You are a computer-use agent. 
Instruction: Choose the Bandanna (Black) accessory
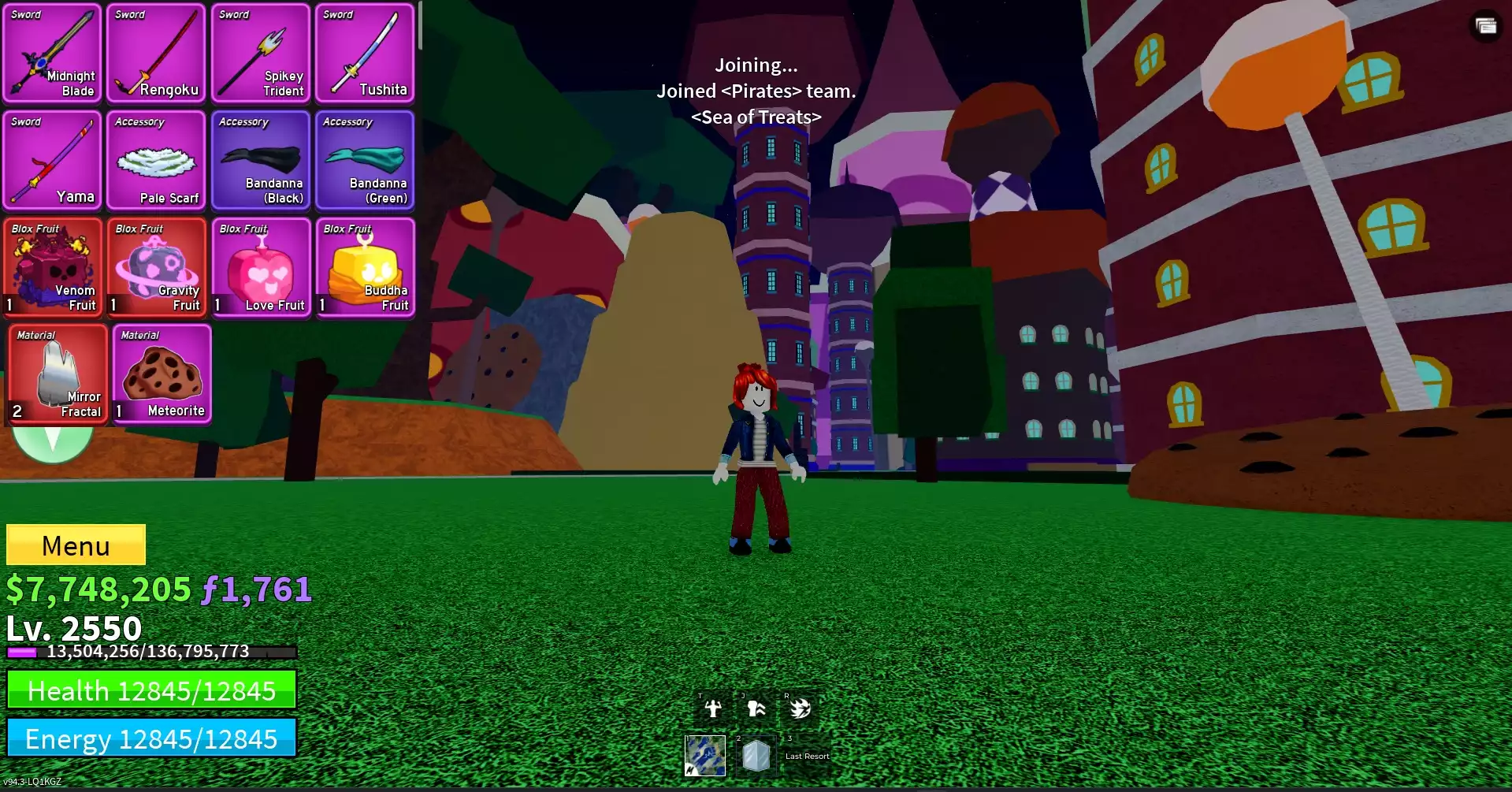click(x=260, y=161)
